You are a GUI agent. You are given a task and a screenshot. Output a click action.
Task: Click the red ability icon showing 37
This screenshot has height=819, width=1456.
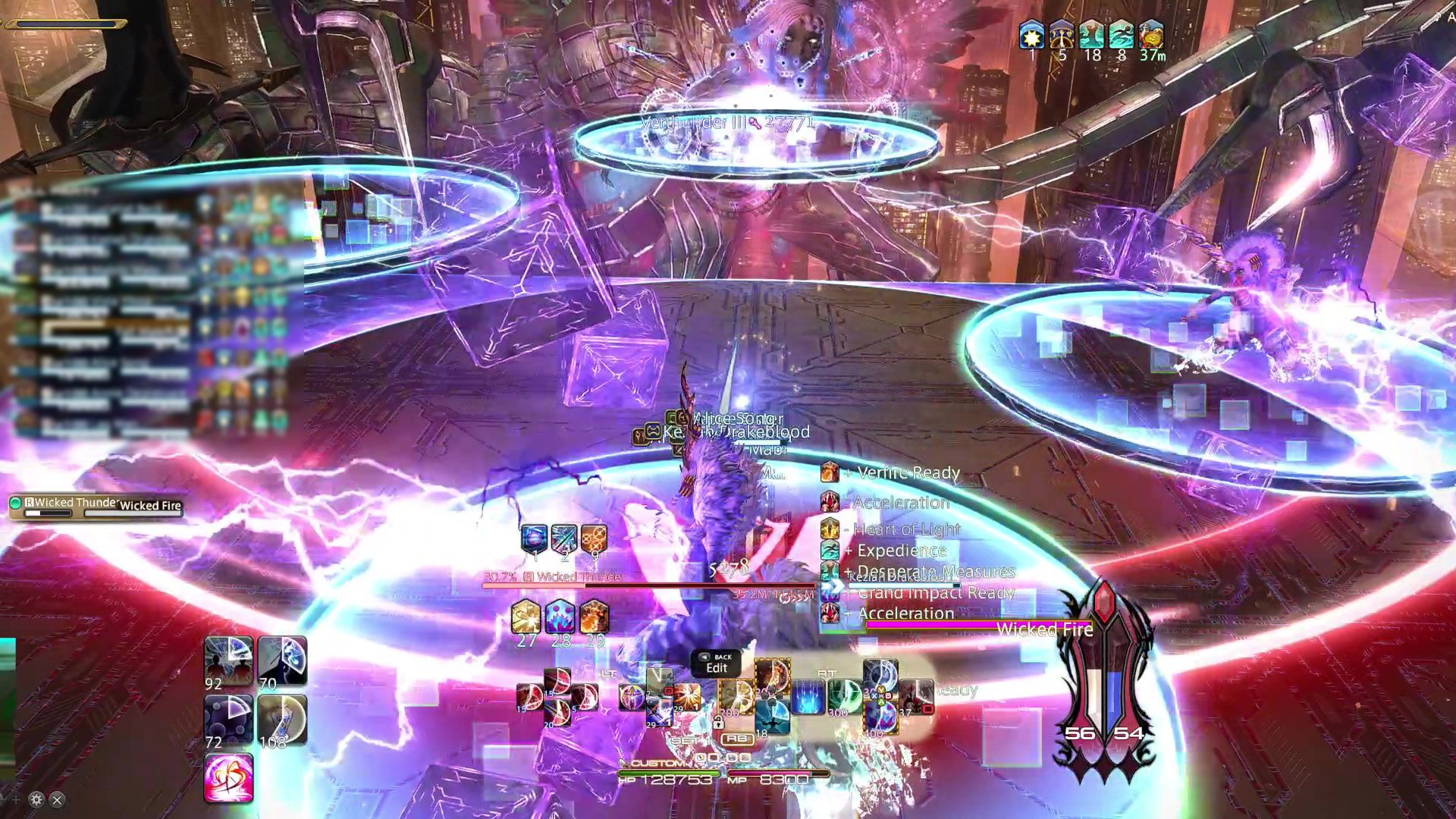(916, 696)
